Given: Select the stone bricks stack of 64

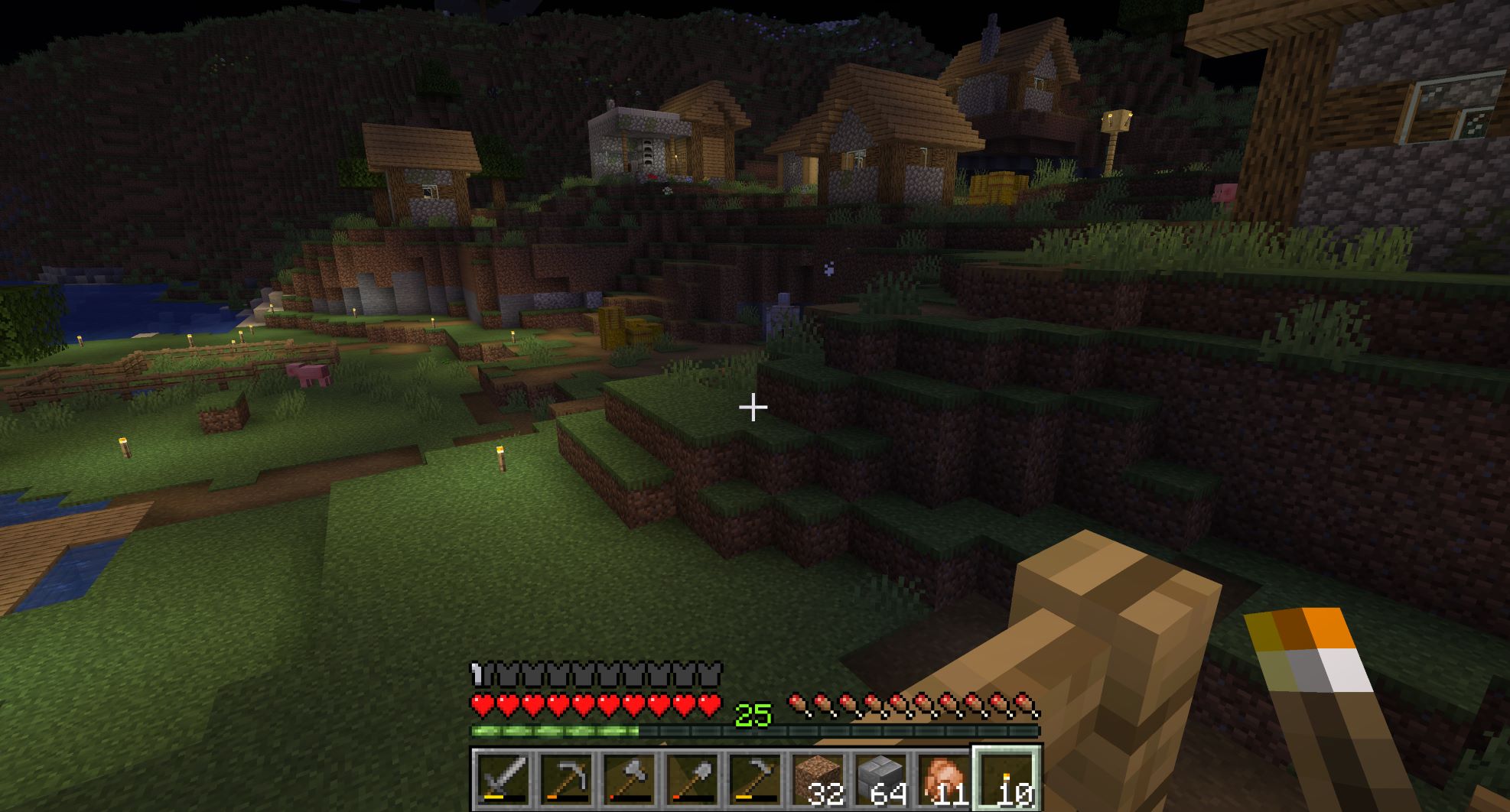Looking at the screenshot, I should click(881, 780).
